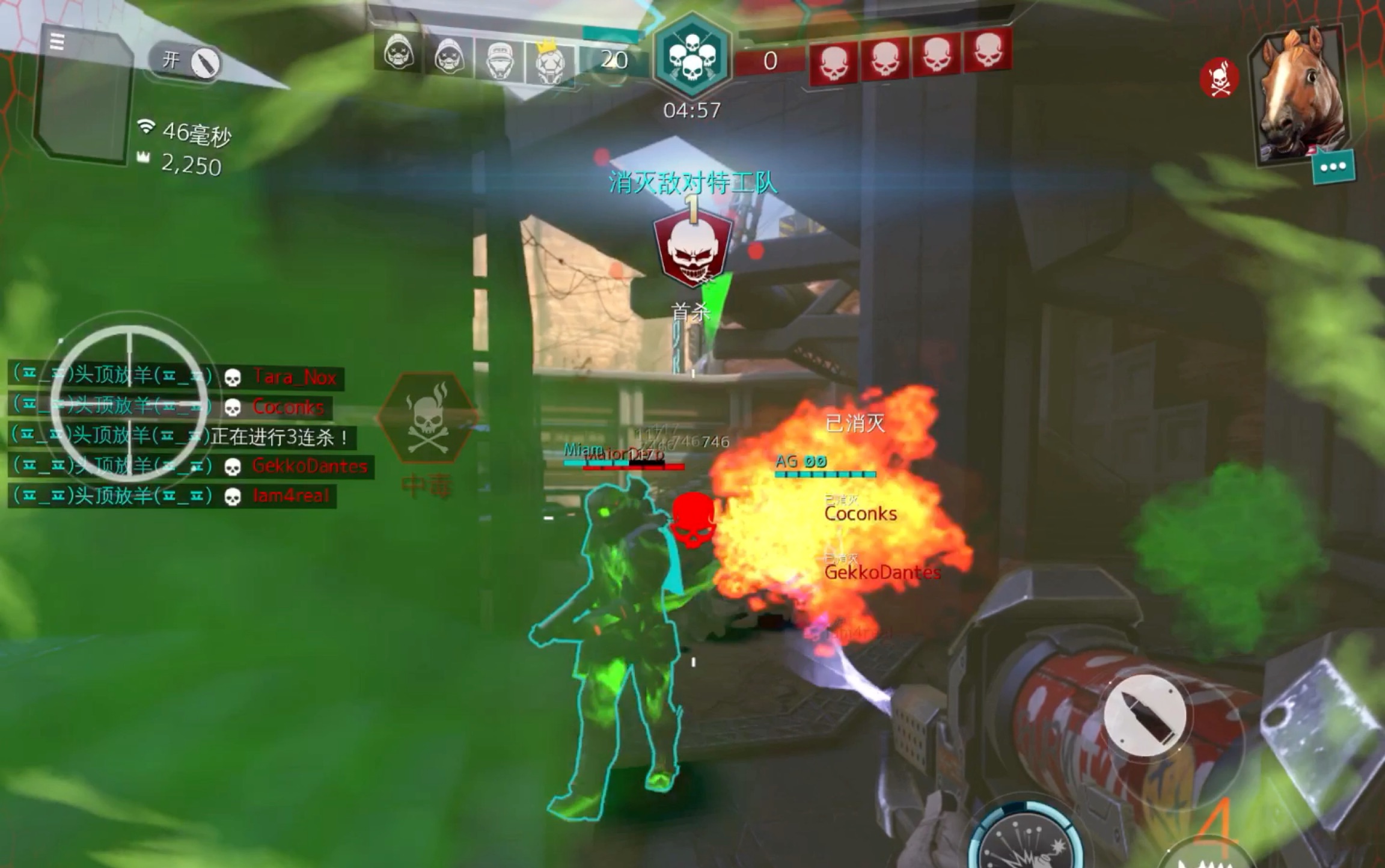Tap the center team deathmatch skull emblem
The image size is (1385, 868).
click(692, 55)
